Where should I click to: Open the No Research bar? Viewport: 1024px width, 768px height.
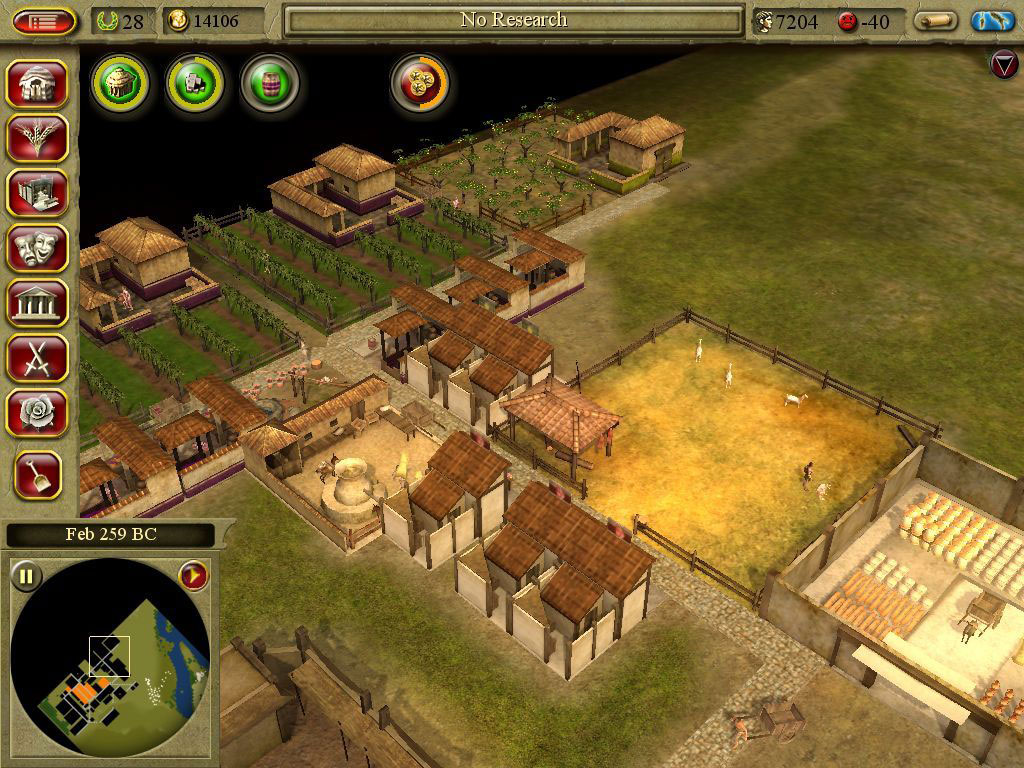(x=513, y=21)
